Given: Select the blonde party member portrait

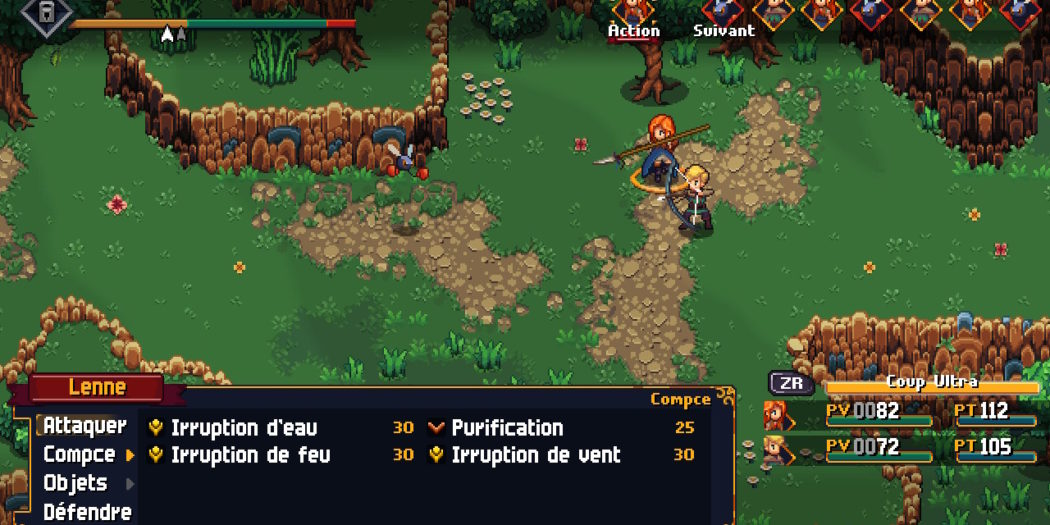Looking at the screenshot, I should pyautogui.click(x=775, y=449).
